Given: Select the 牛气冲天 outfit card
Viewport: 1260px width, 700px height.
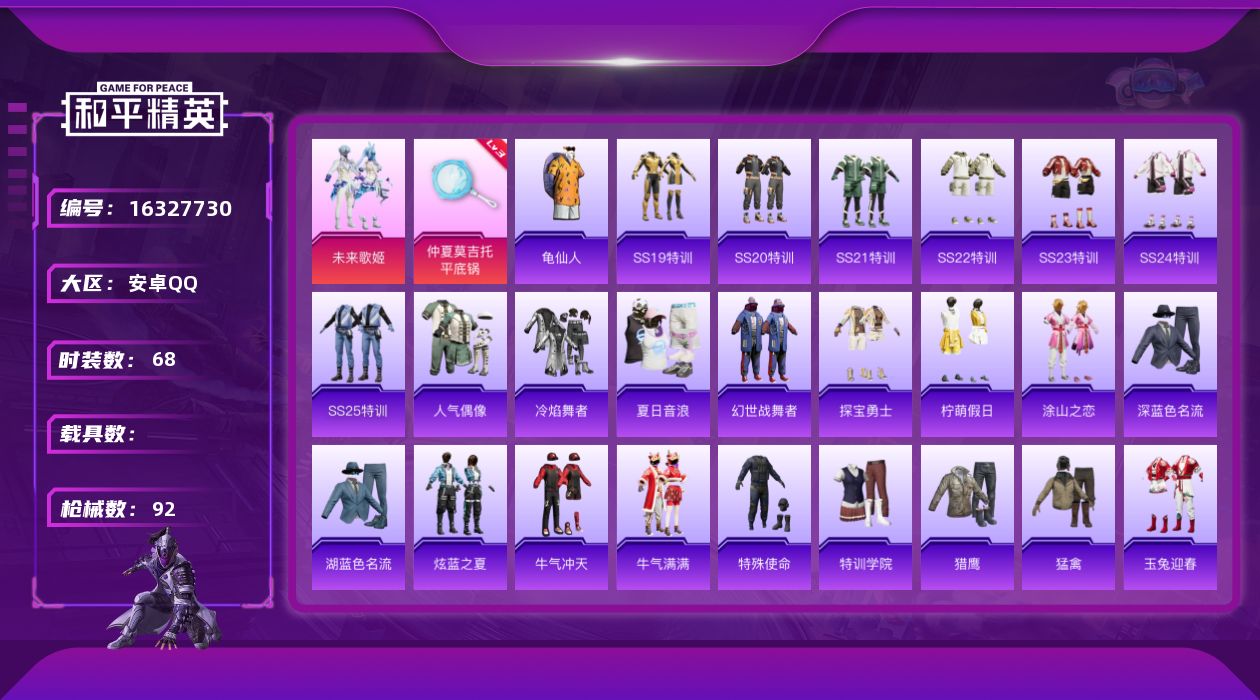Looking at the screenshot, I should point(561,516).
